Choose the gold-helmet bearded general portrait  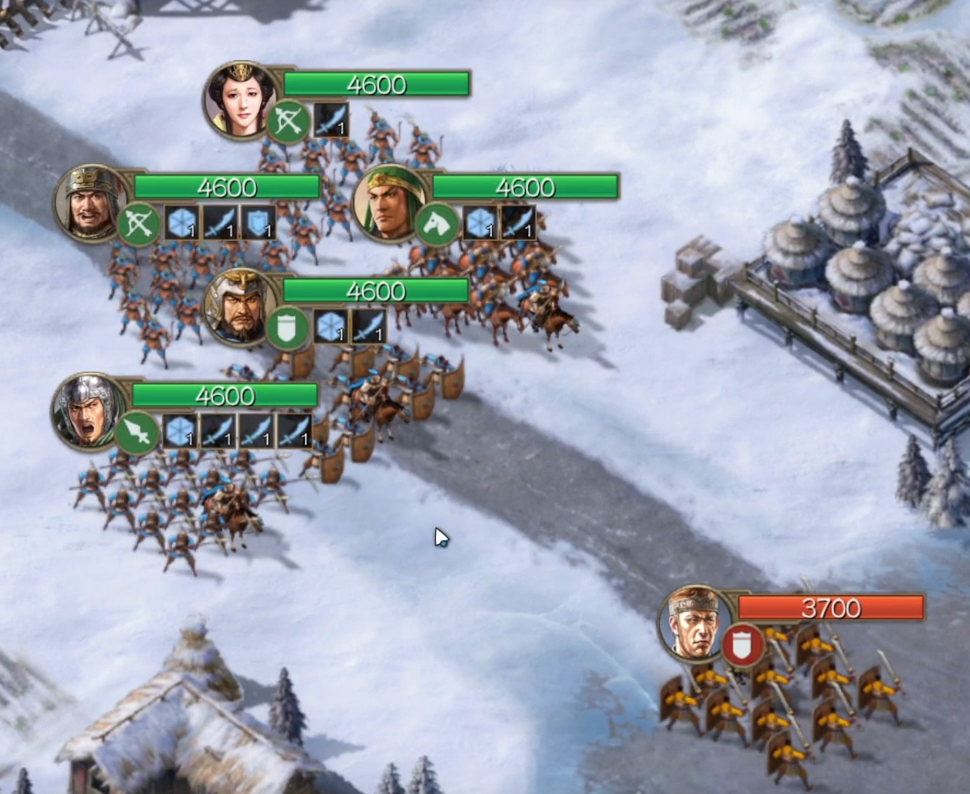point(238,306)
